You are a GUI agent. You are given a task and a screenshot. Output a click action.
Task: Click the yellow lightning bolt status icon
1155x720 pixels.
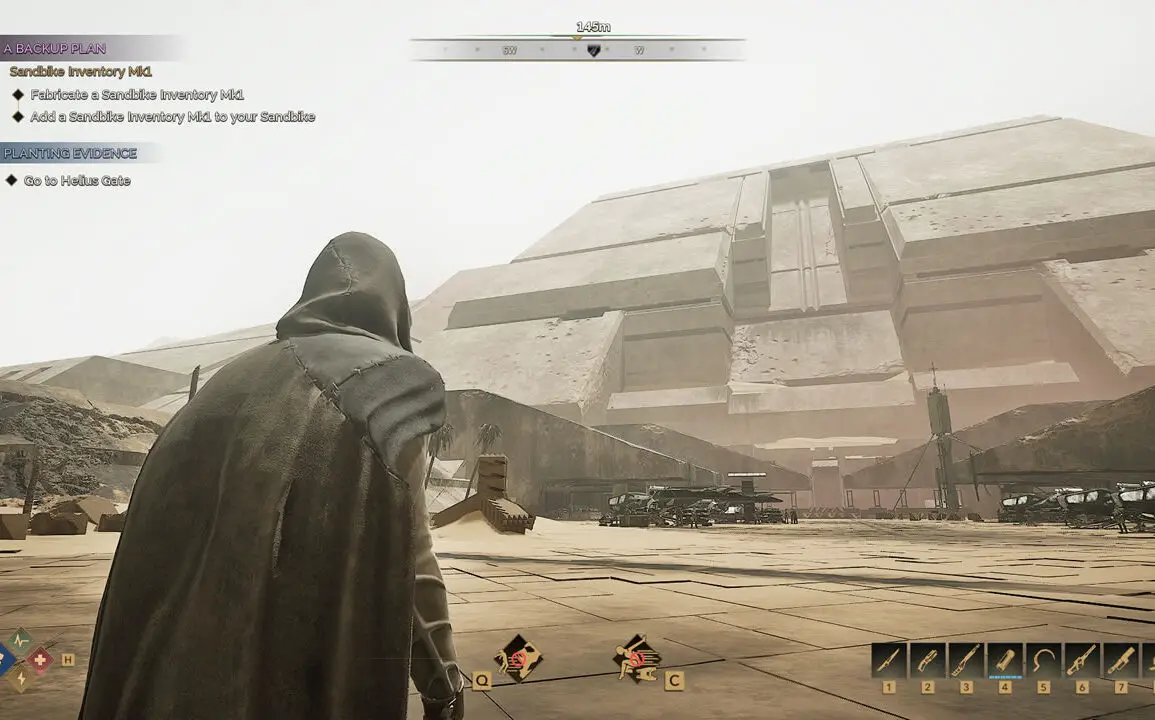click(20, 679)
